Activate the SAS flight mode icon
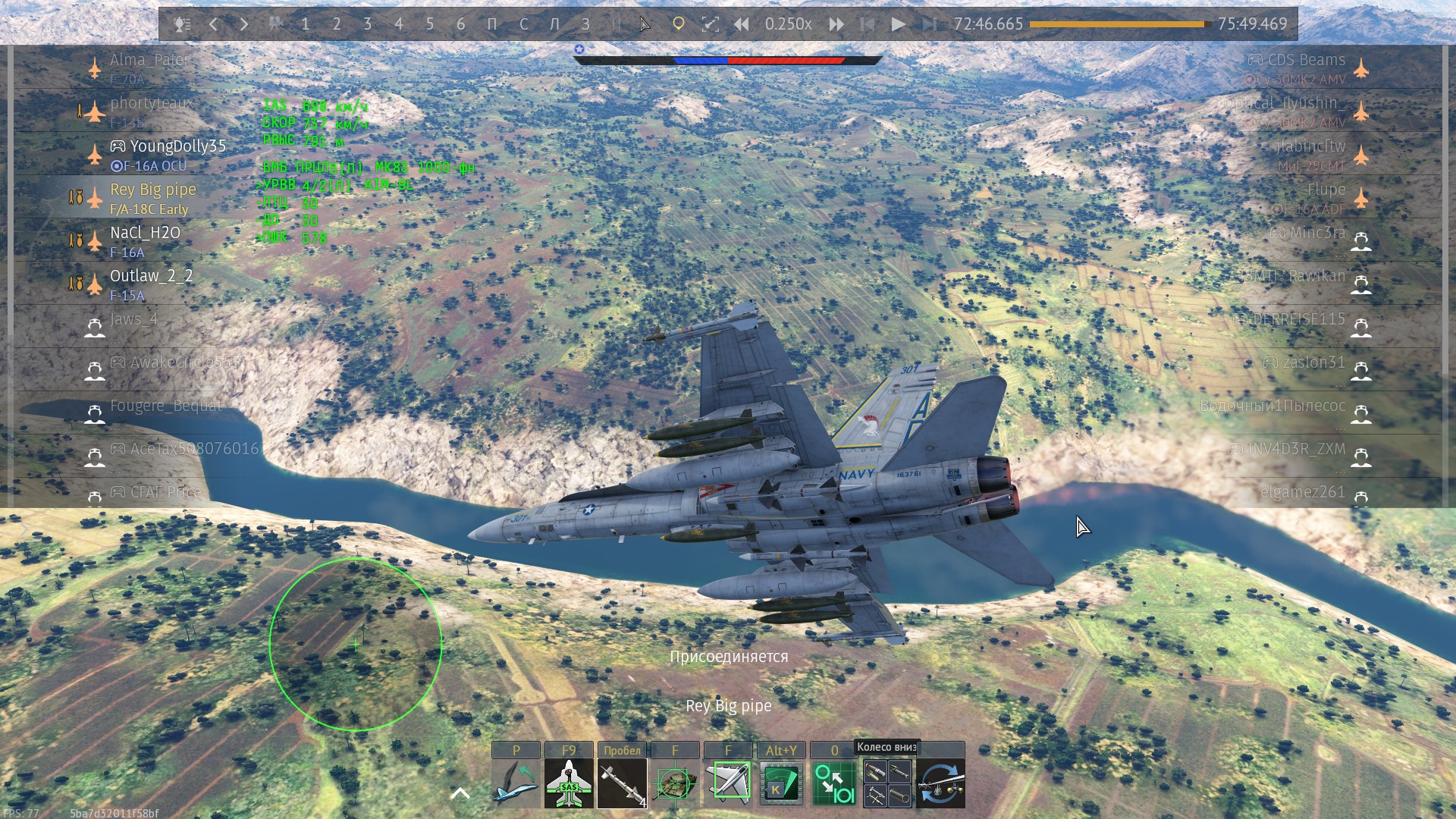1456x819 pixels. click(x=569, y=783)
